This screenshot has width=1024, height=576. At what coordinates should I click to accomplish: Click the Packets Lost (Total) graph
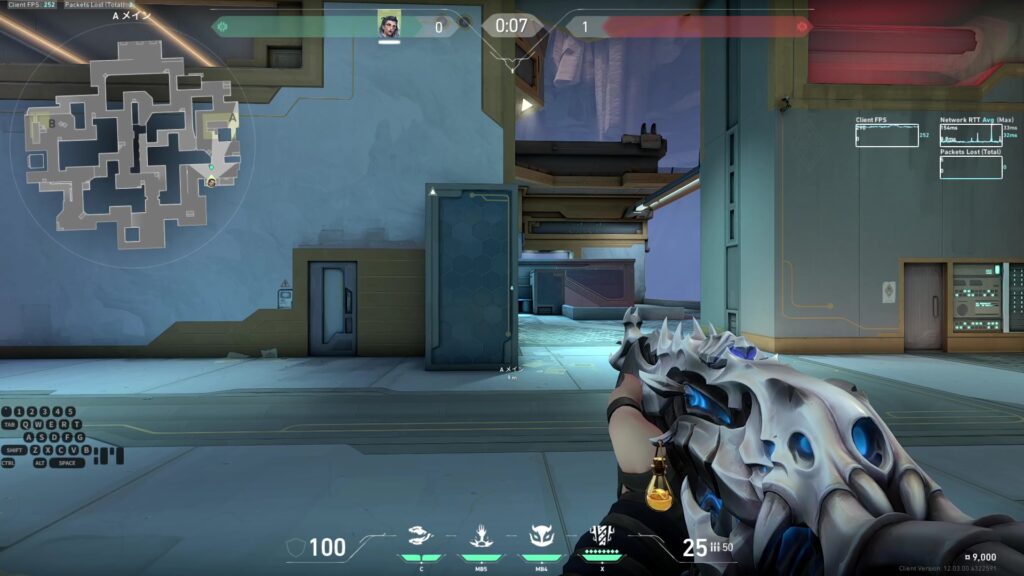click(970, 168)
